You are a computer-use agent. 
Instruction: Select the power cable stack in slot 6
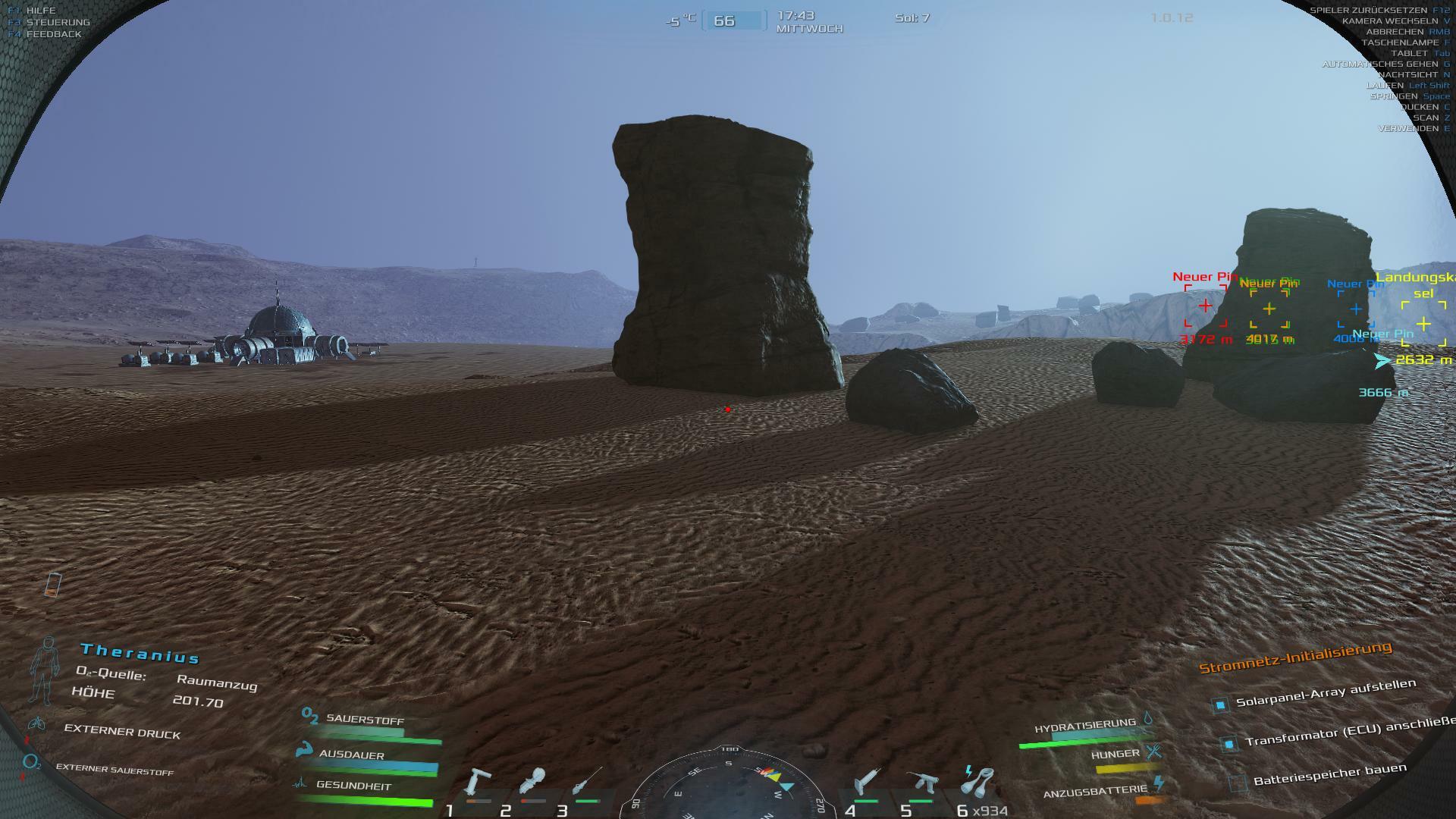[977, 783]
